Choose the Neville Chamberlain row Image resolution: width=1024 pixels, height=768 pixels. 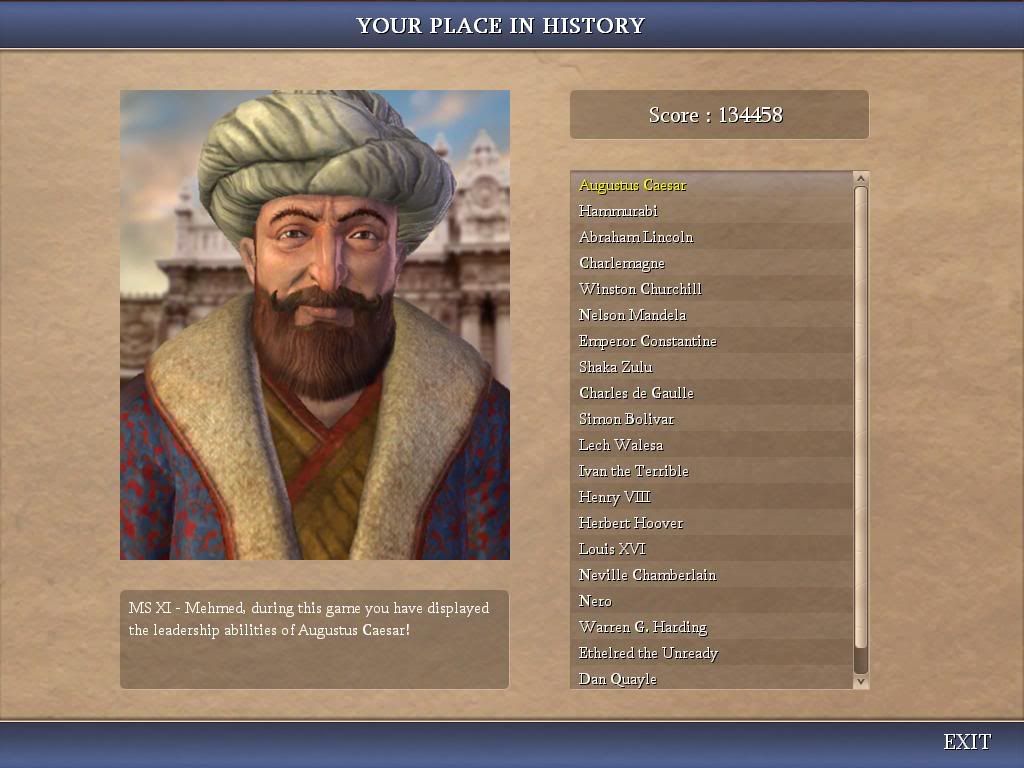pyautogui.click(x=647, y=575)
